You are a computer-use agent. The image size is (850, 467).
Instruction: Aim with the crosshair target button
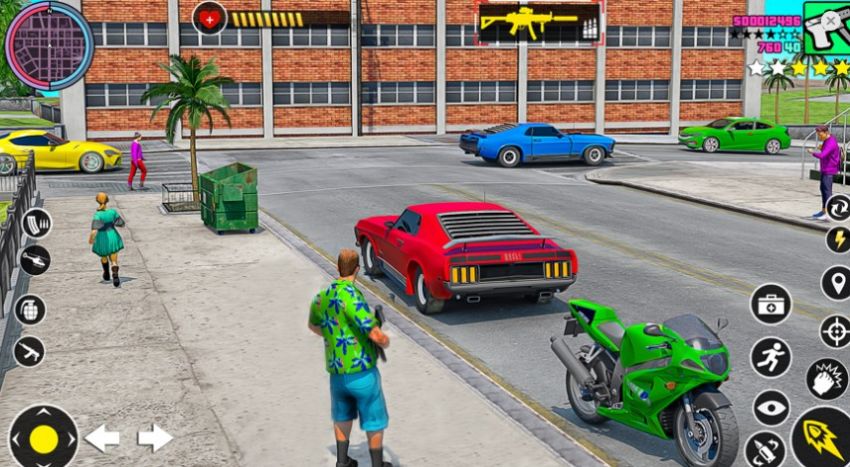tap(835, 331)
